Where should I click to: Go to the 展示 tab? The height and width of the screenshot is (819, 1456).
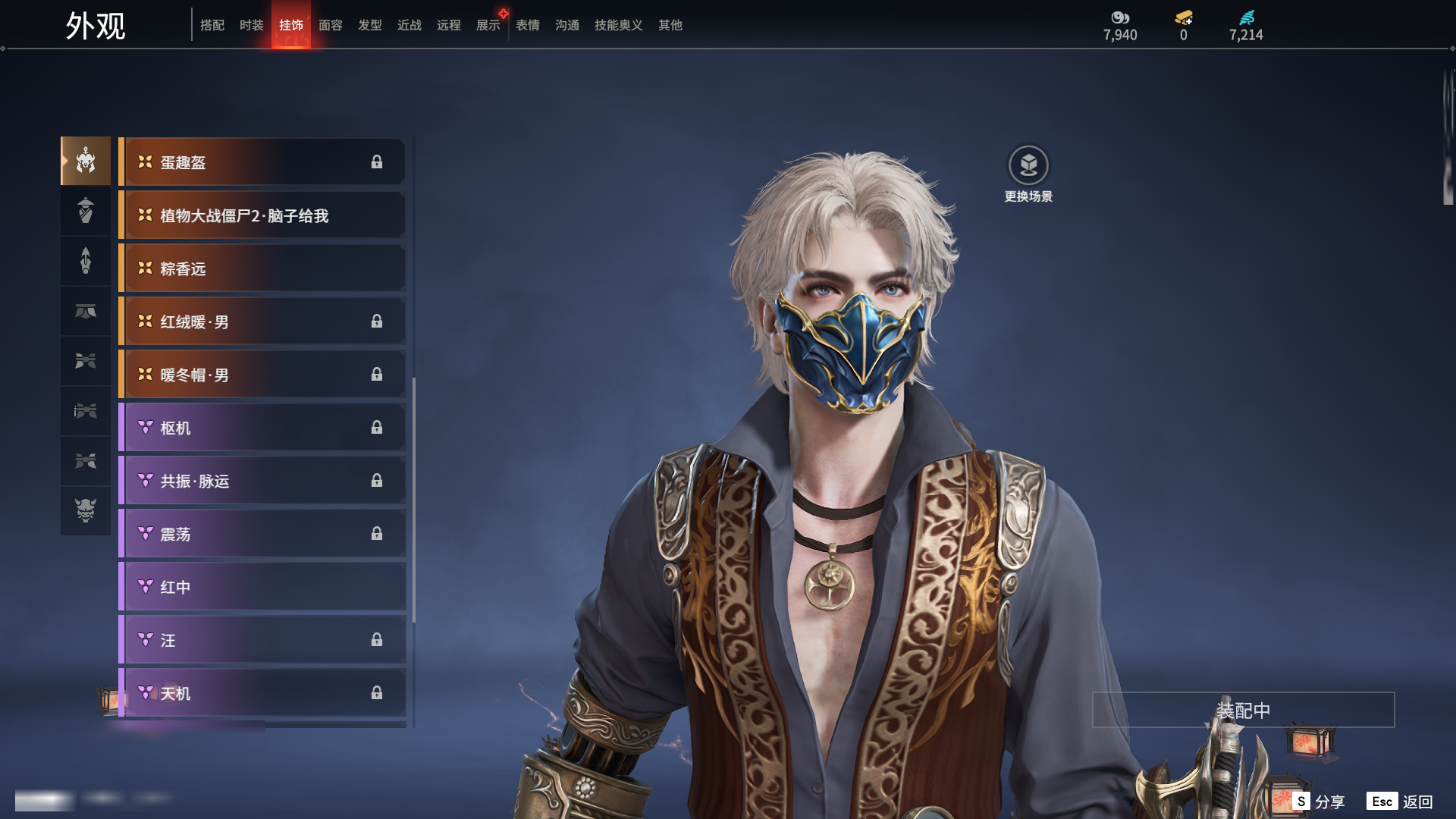click(x=488, y=25)
